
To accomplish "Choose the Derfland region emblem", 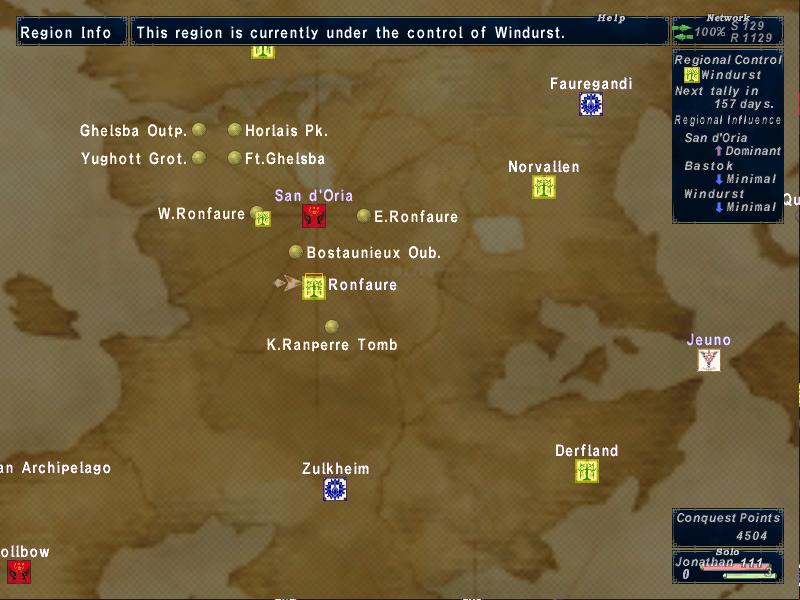I will 587,471.
